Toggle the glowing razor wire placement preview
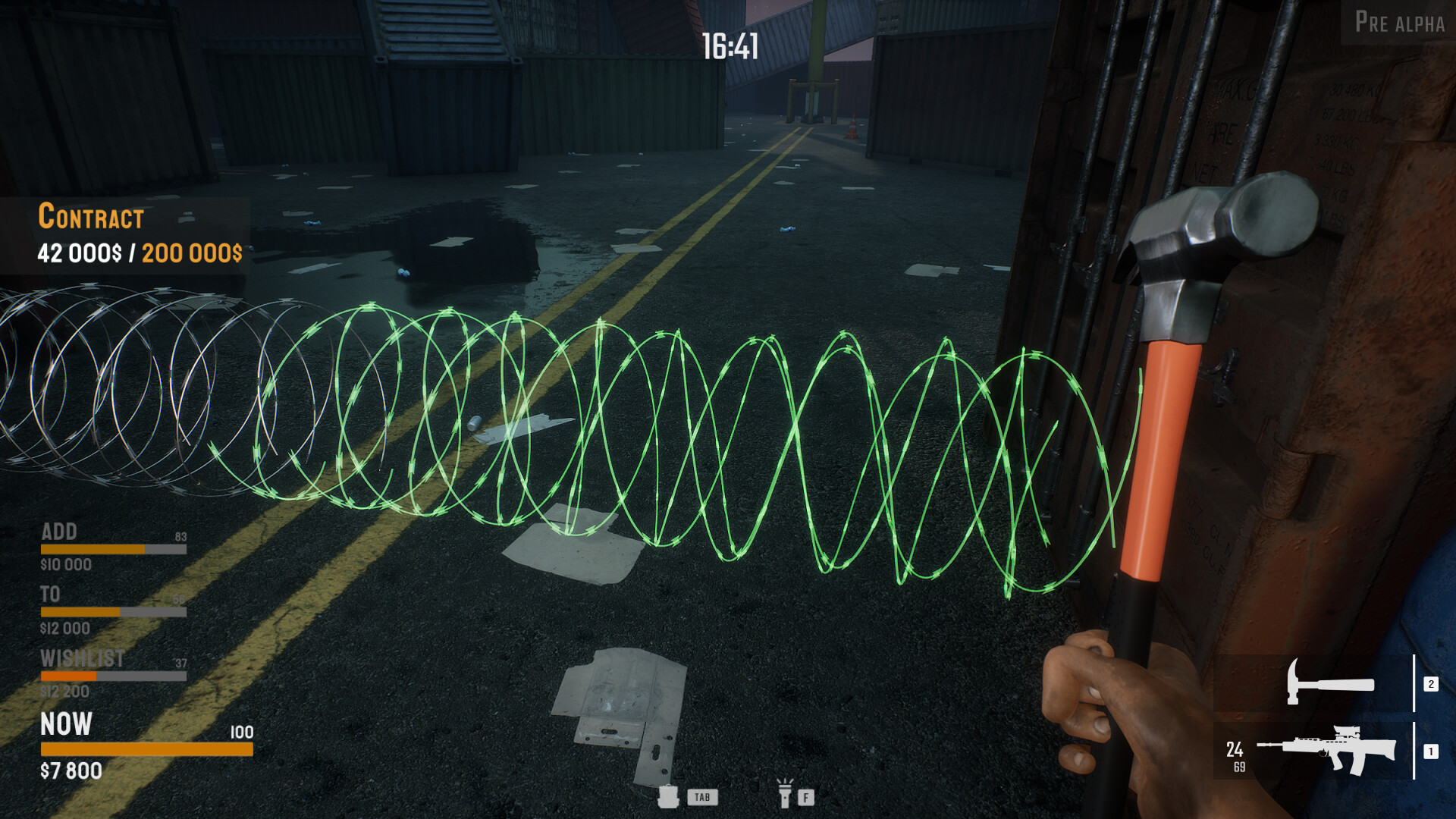This screenshot has width=1456, height=819. point(682,440)
